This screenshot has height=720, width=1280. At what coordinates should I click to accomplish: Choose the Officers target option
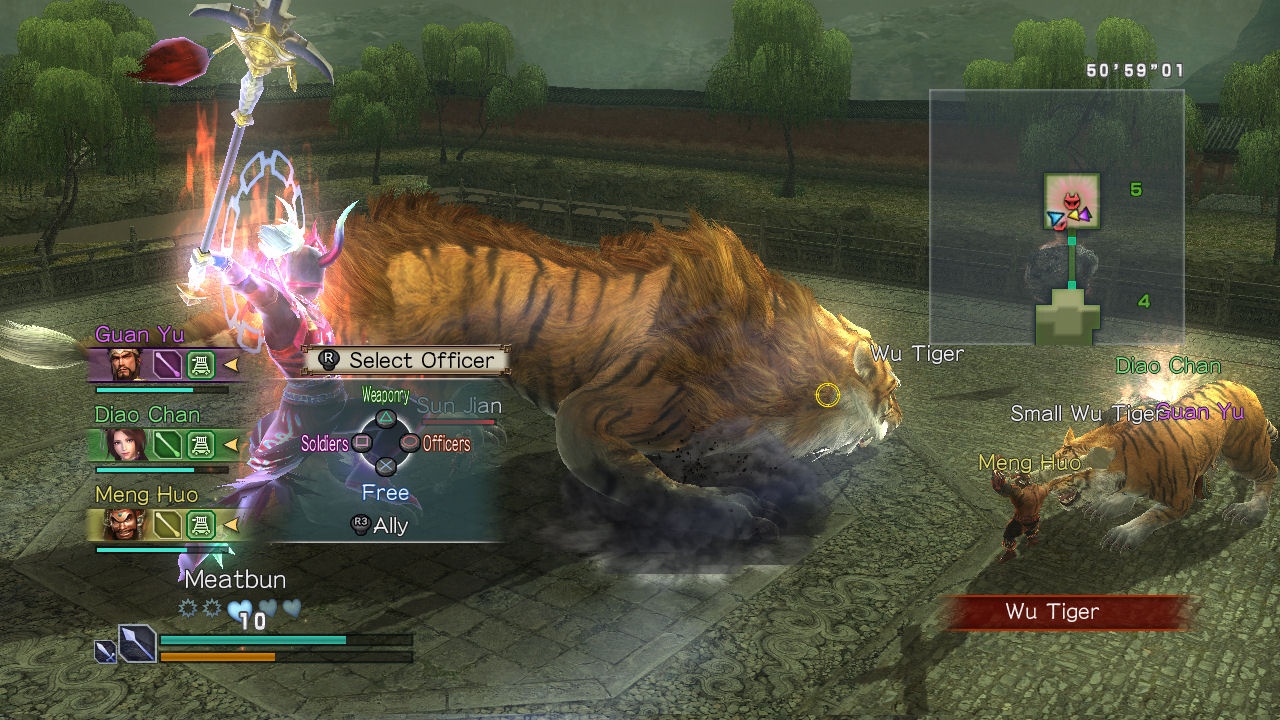pos(408,442)
